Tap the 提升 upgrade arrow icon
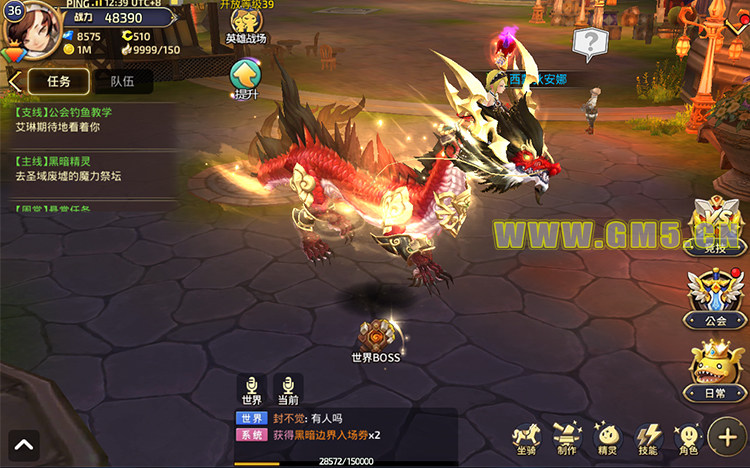 pyautogui.click(x=245, y=77)
